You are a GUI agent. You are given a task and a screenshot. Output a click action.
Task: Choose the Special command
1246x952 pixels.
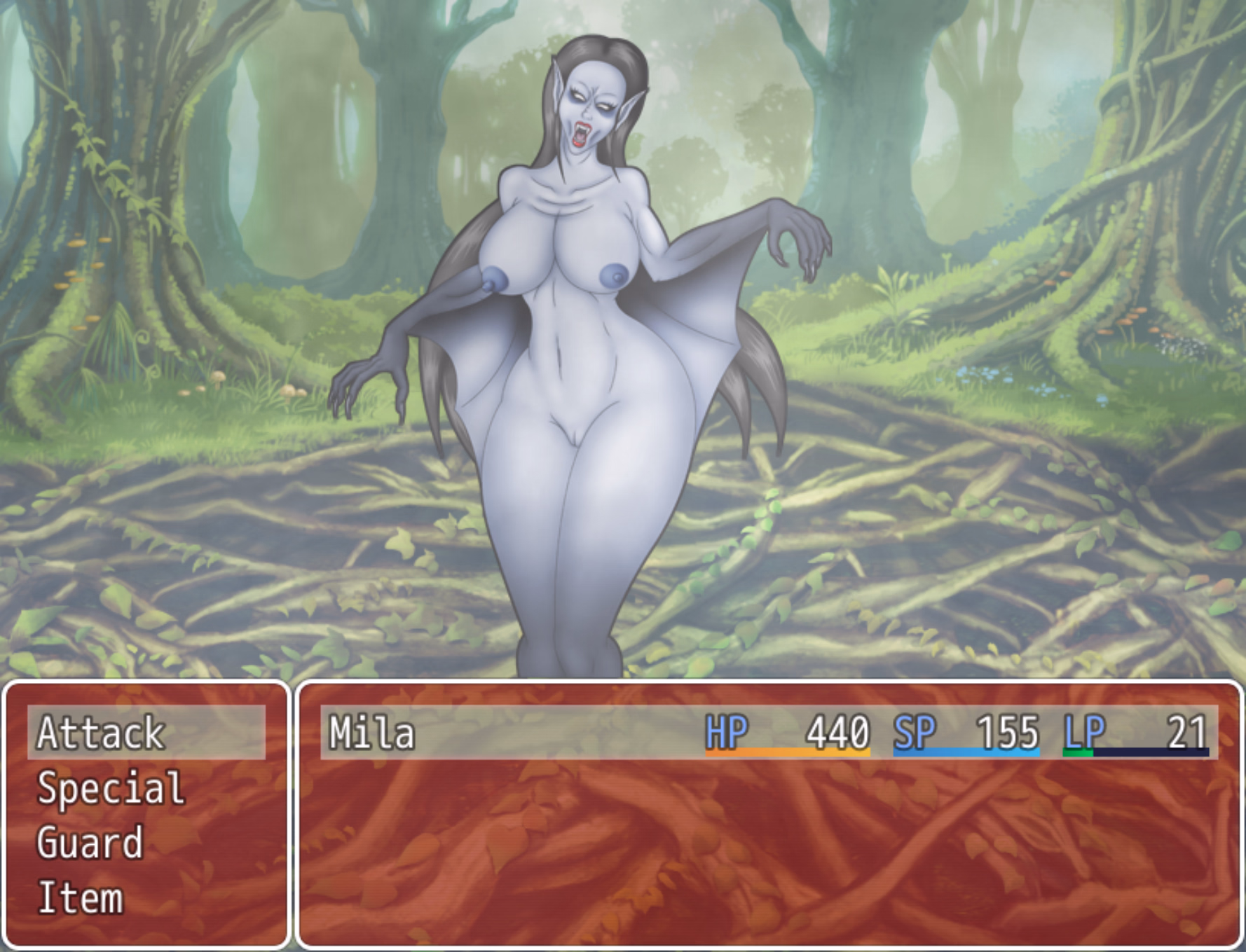(x=112, y=788)
